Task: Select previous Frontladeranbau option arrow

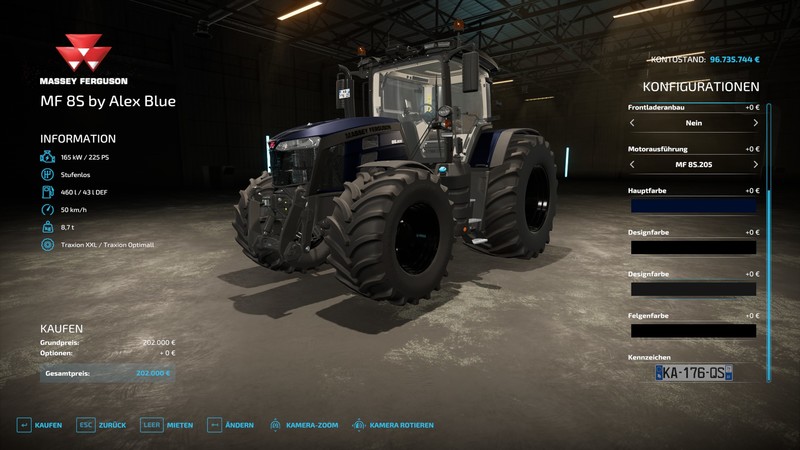Action: coord(632,122)
